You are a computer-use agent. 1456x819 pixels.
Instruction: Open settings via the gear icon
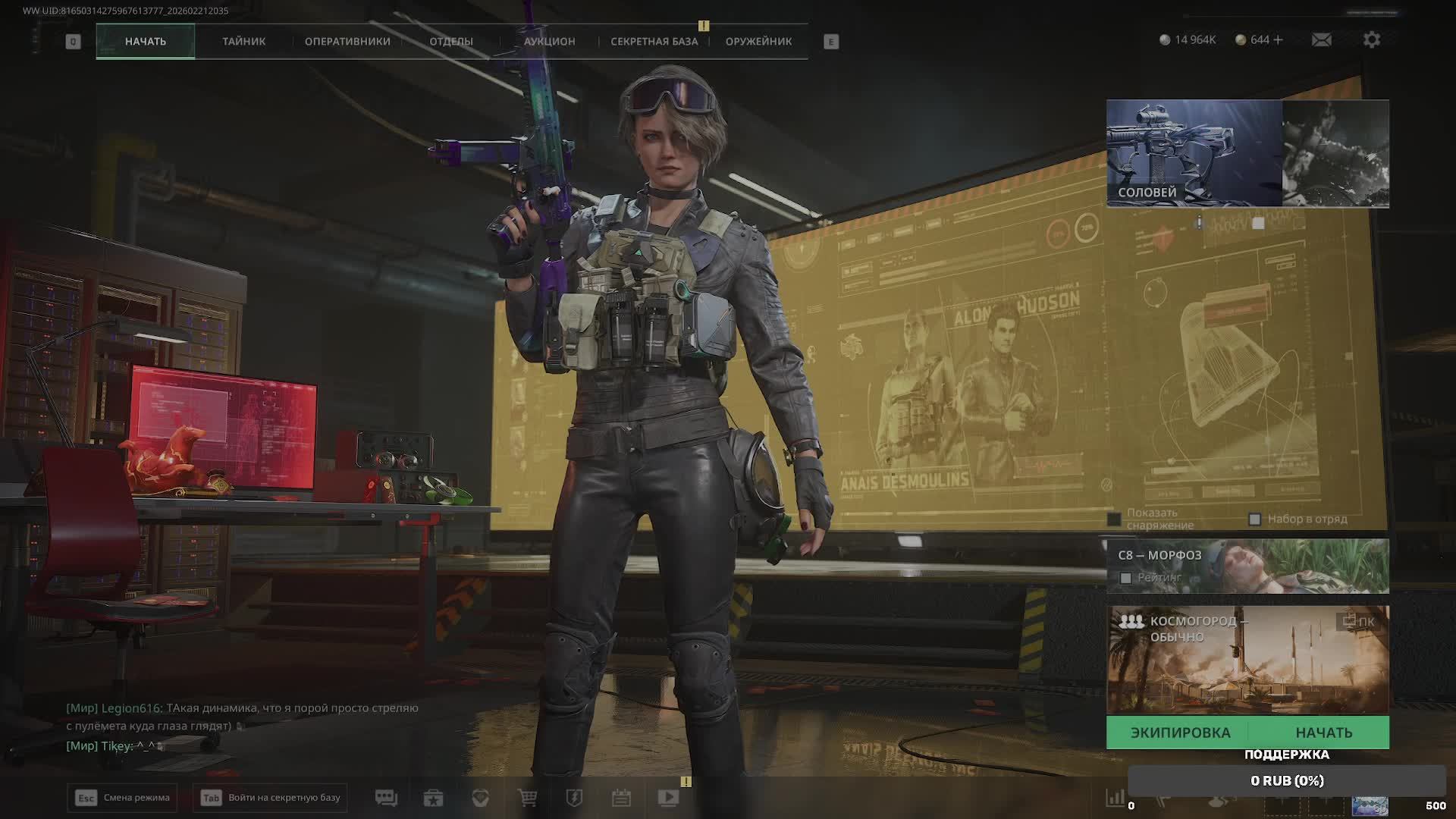(1371, 39)
